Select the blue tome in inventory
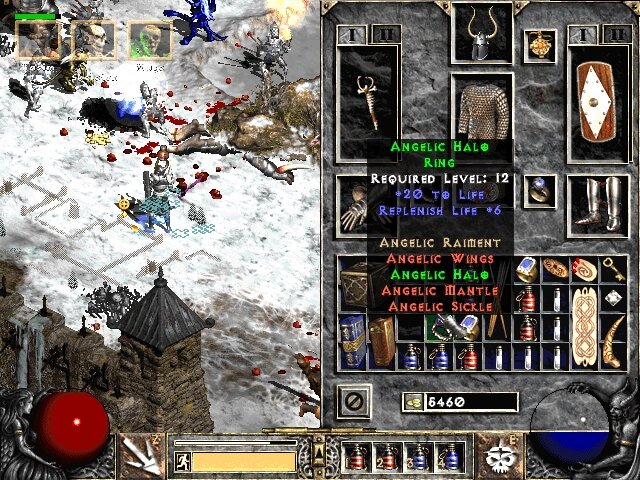The width and height of the screenshot is (640, 480). [x=351, y=340]
